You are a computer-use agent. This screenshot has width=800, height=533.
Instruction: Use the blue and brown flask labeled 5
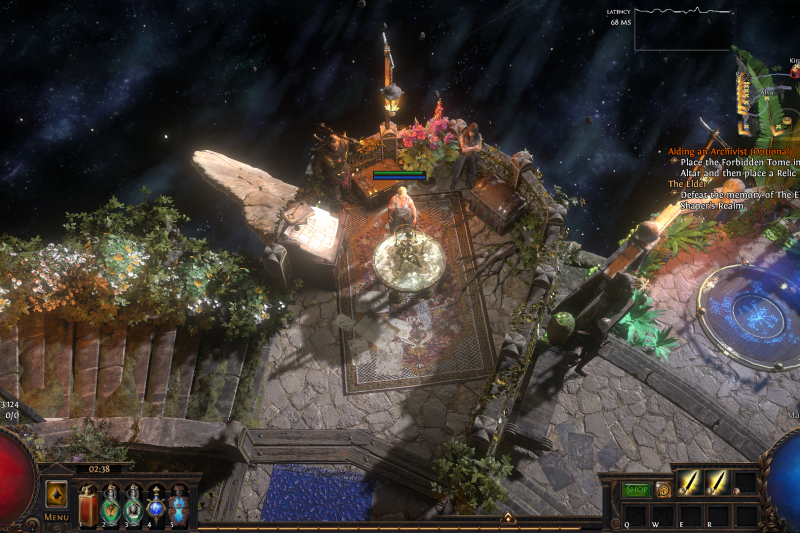[178, 504]
